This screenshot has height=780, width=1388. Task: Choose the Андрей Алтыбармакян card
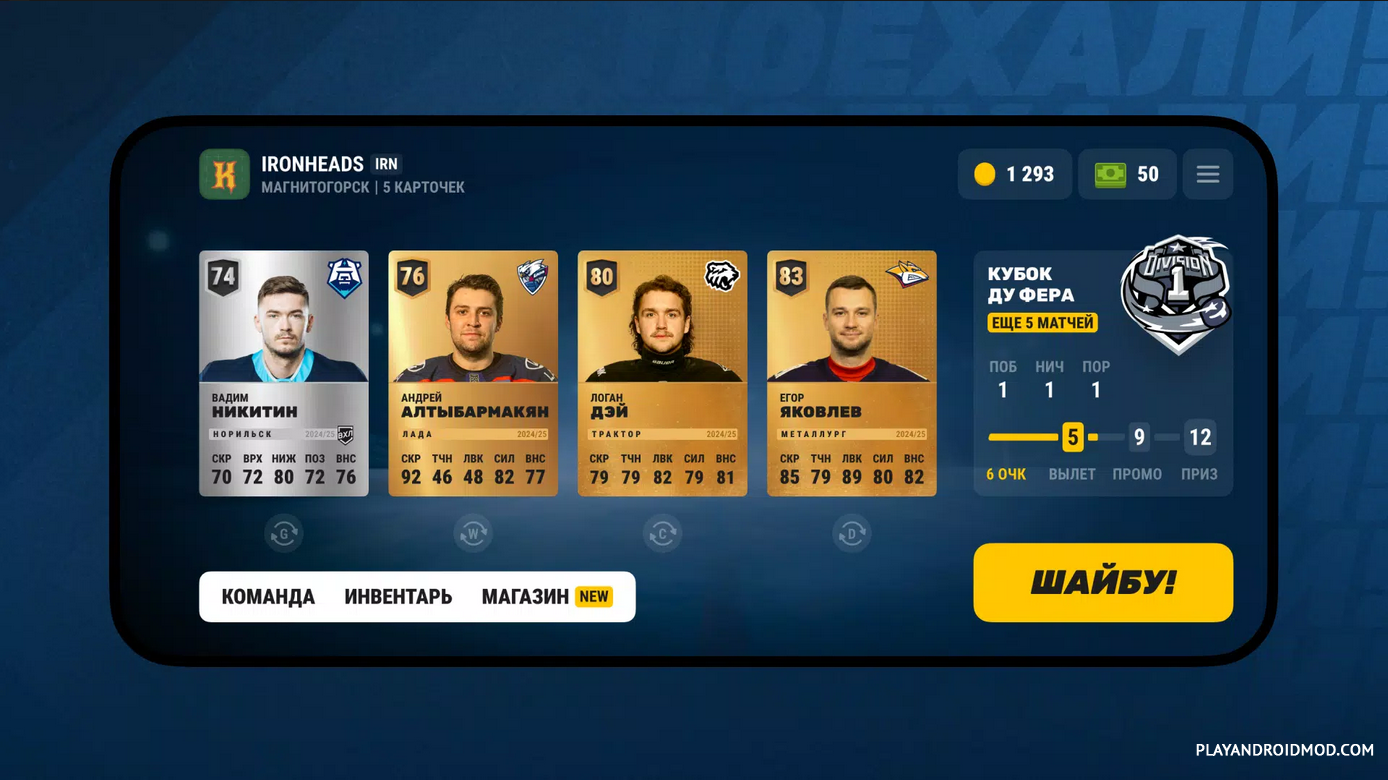coord(473,373)
